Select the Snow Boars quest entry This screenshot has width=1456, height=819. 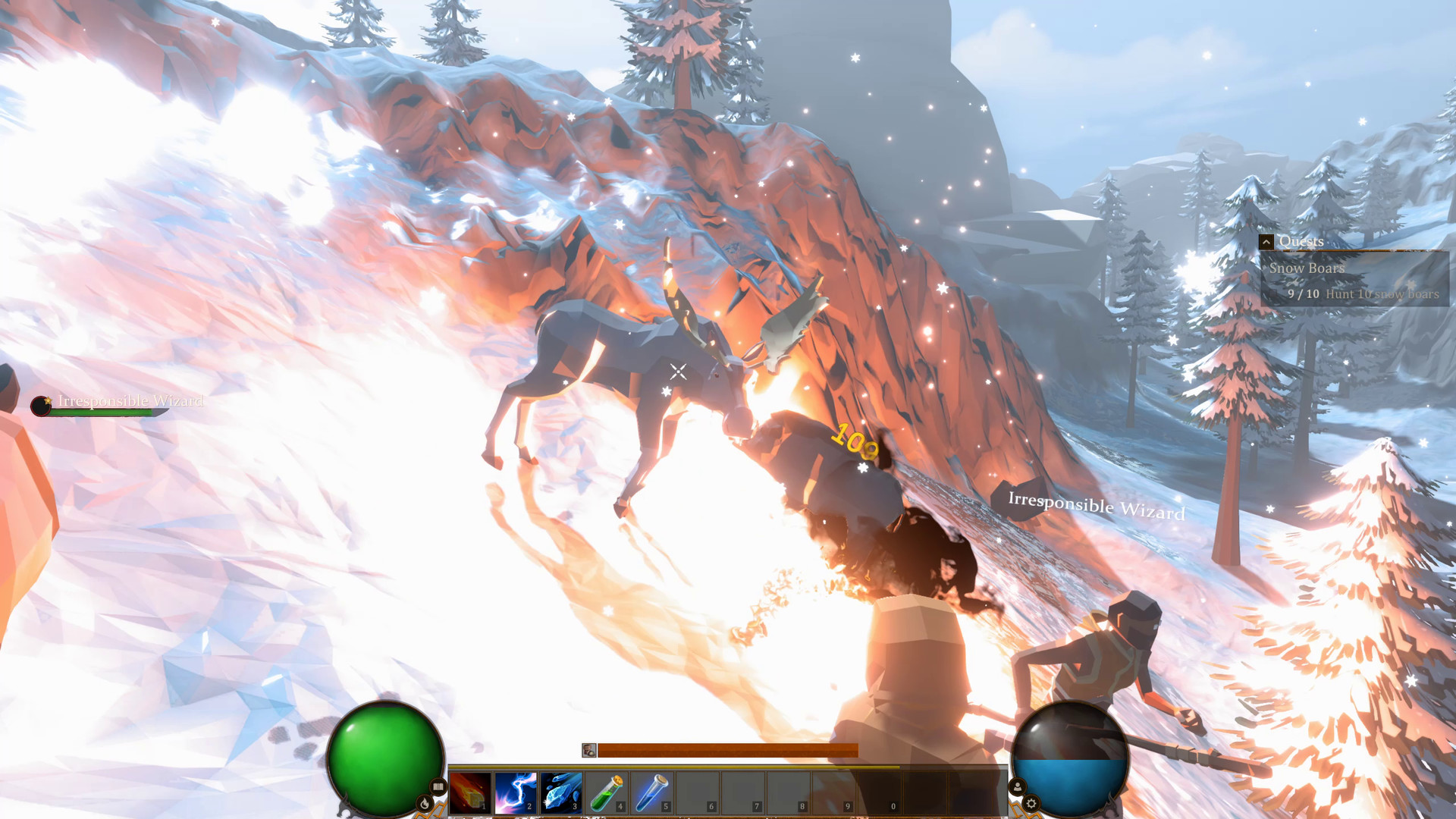(1307, 268)
